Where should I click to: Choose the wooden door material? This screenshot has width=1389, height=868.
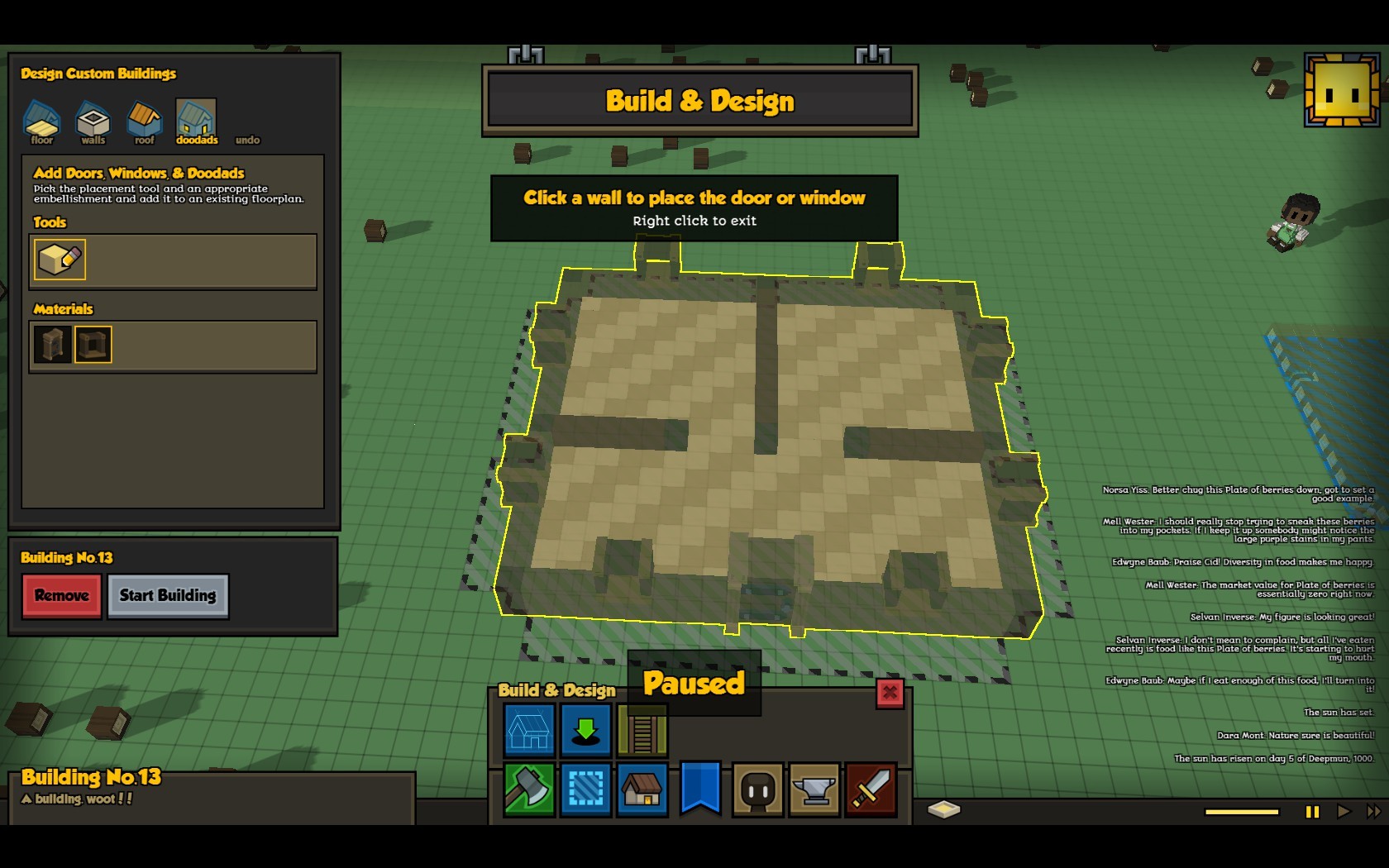52,345
